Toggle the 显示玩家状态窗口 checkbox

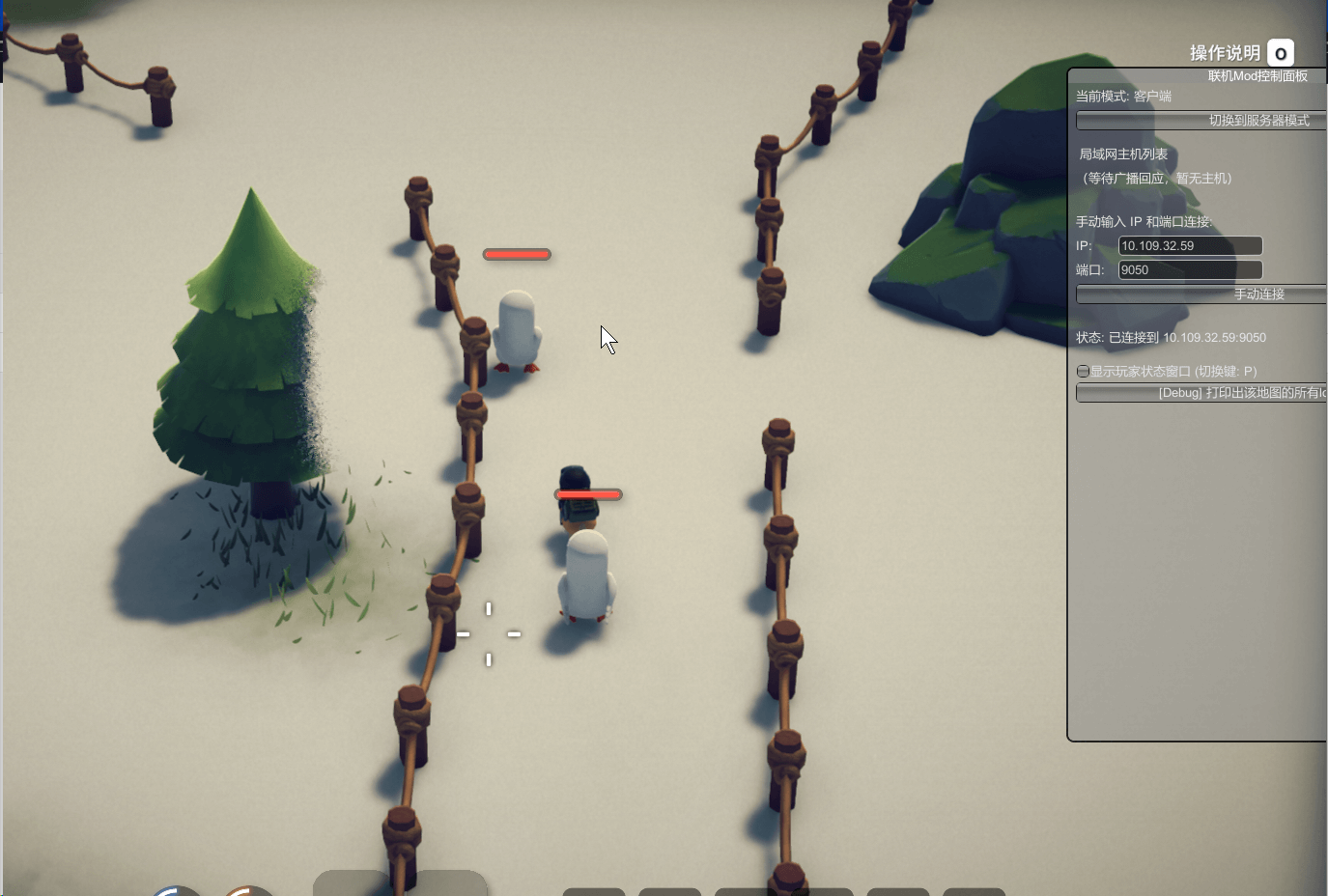pos(1084,372)
